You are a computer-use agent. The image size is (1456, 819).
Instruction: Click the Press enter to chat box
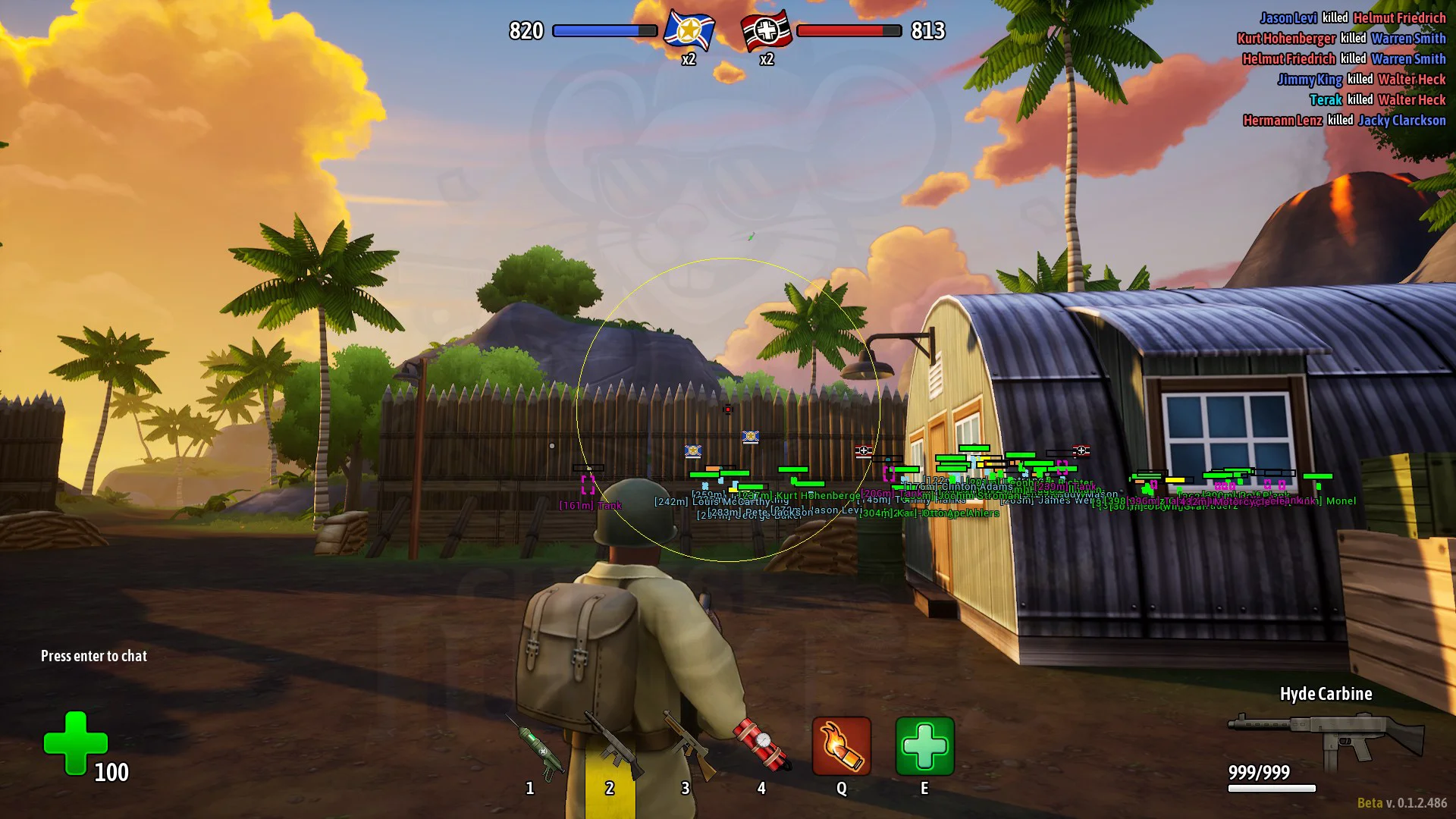(x=94, y=656)
